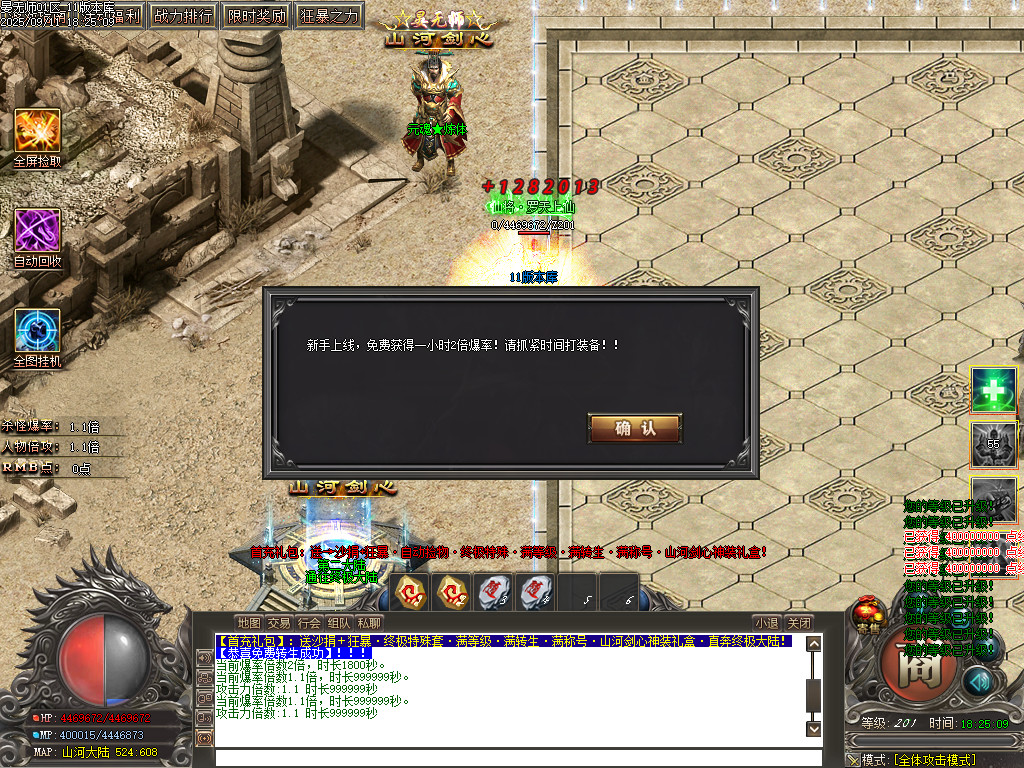This screenshot has width=1024, height=768.
Task: Open the 战力排行 power ranking
Action: [x=182, y=16]
